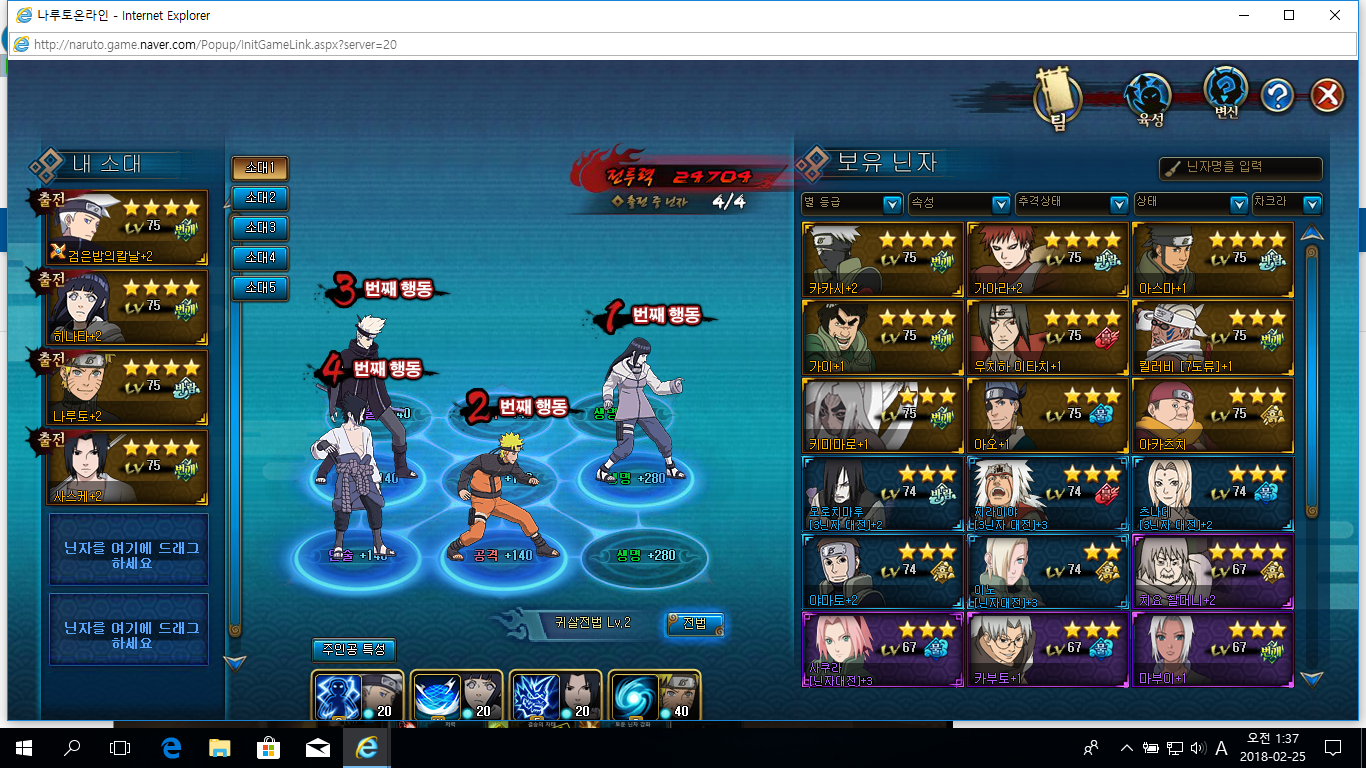This screenshot has width=1366, height=768.
Task: Select the 가아라+2 ninja card
Action: 1047,259
